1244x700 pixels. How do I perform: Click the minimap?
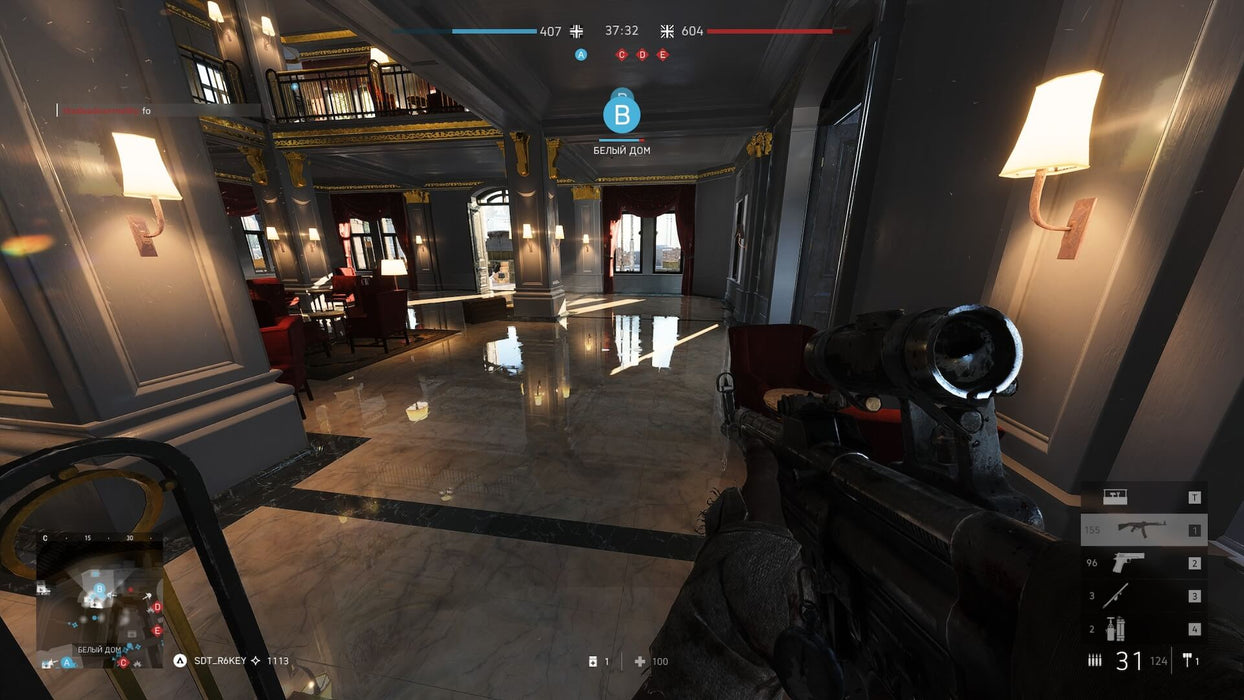click(100, 600)
